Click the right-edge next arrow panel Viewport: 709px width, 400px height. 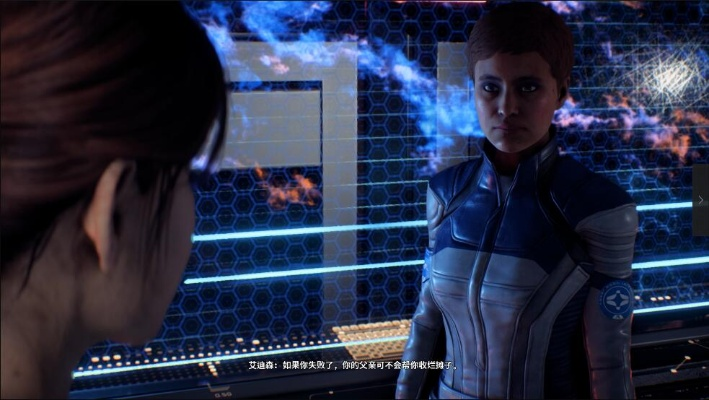(x=700, y=200)
